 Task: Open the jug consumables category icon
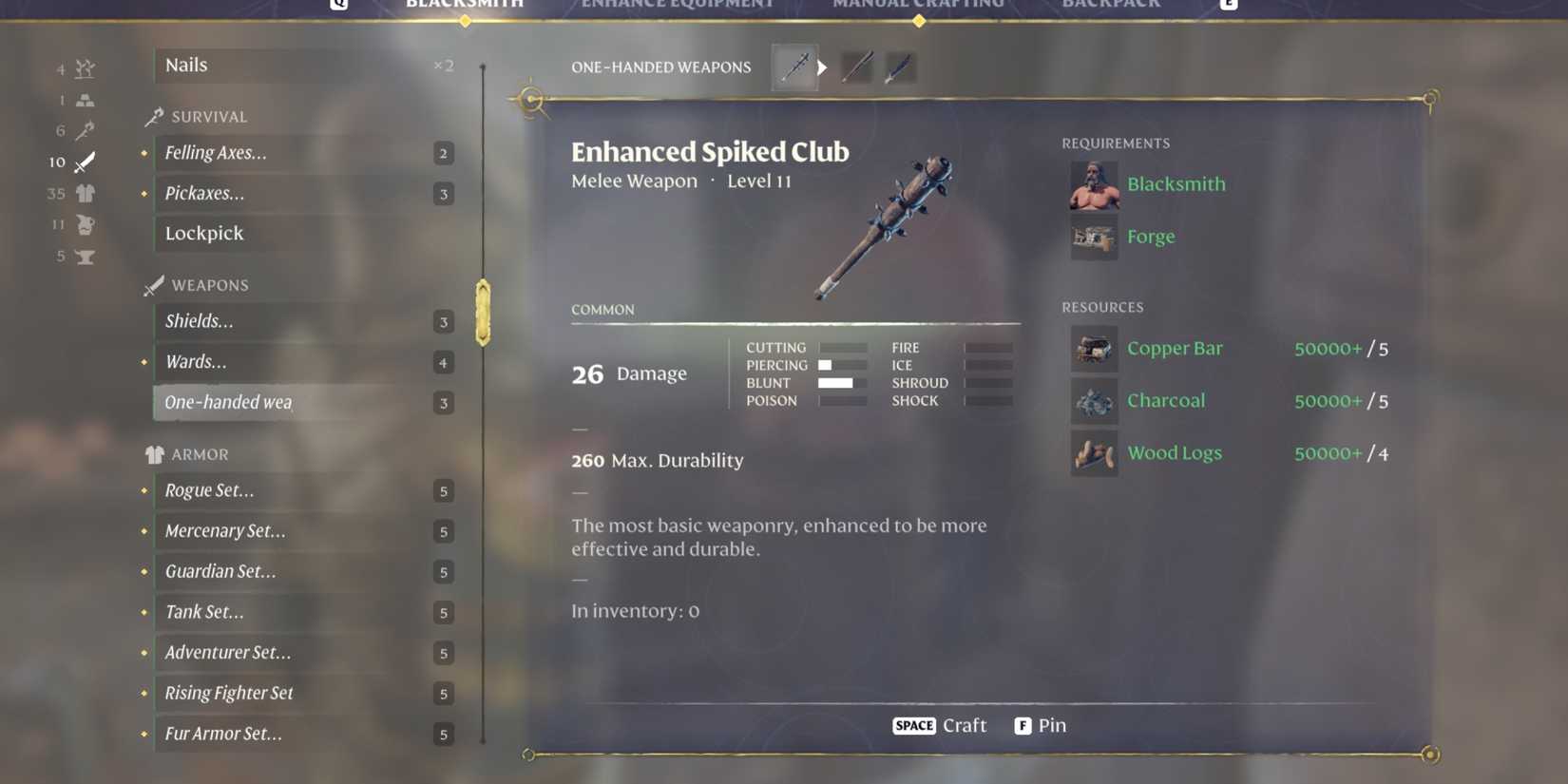pos(84,224)
